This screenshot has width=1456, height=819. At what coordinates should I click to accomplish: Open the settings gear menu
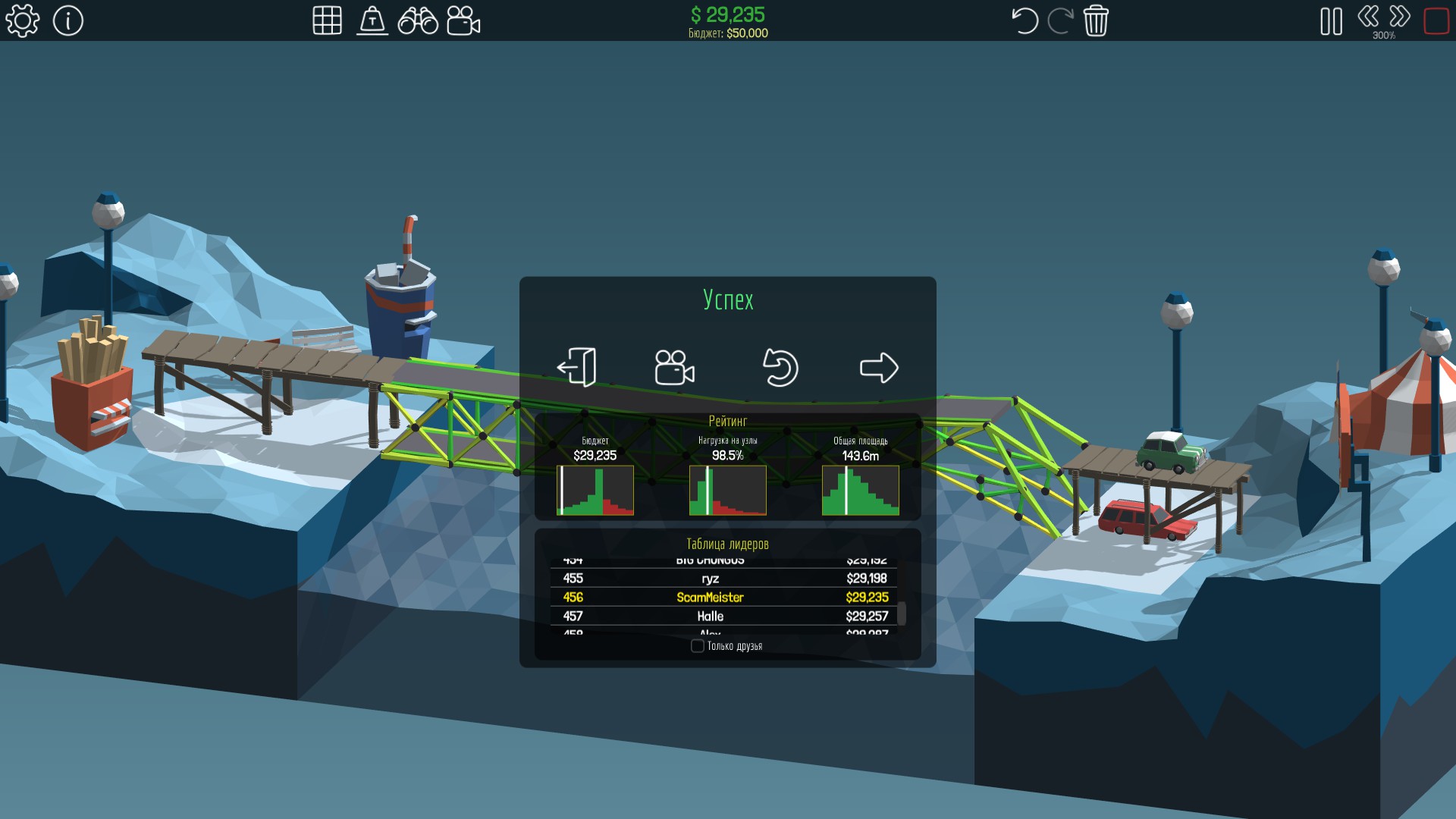pos(22,20)
